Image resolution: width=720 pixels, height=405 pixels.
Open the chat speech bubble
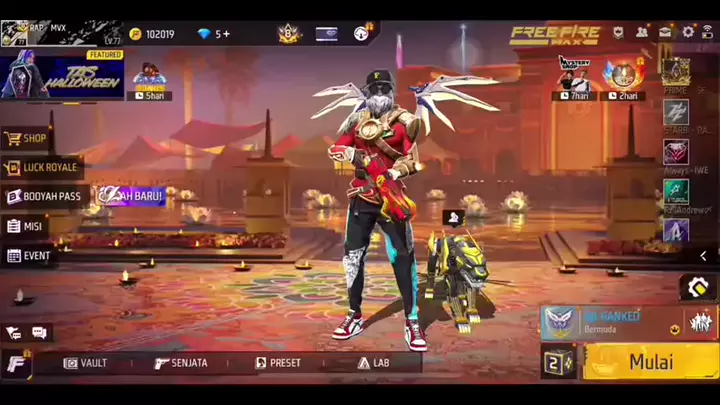(40, 332)
